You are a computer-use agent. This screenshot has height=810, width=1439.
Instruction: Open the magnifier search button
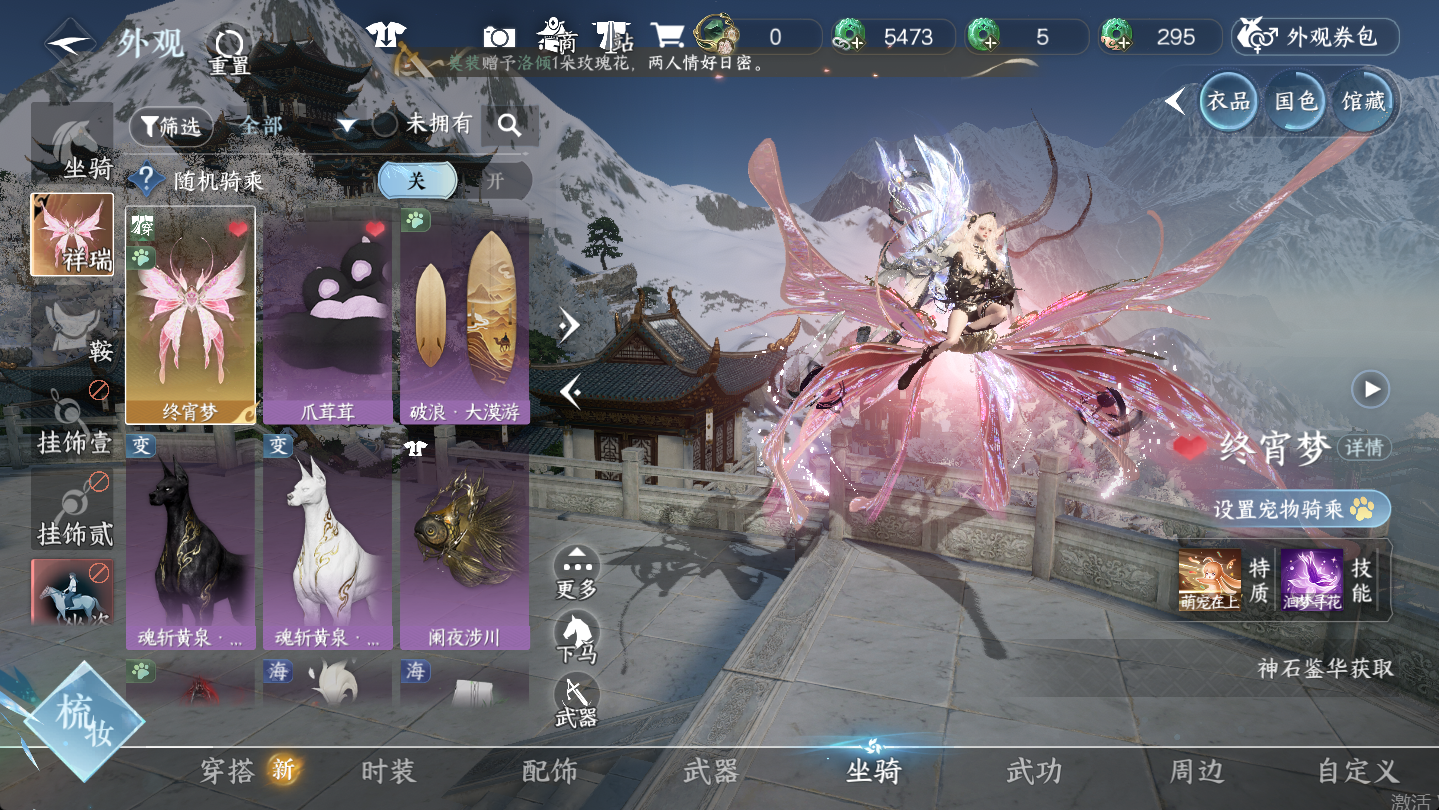(x=510, y=126)
